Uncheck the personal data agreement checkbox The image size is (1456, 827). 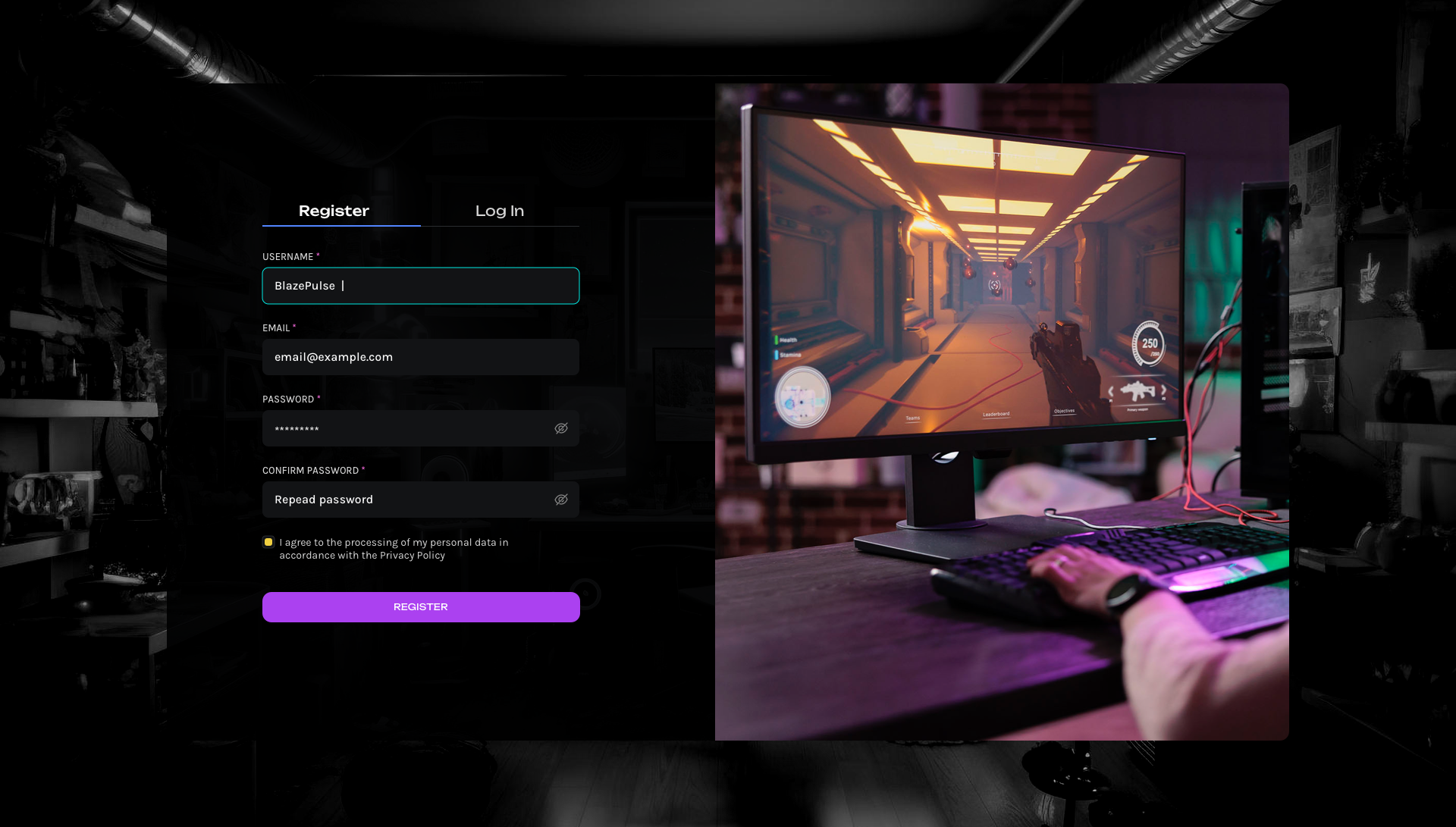click(268, 542)
